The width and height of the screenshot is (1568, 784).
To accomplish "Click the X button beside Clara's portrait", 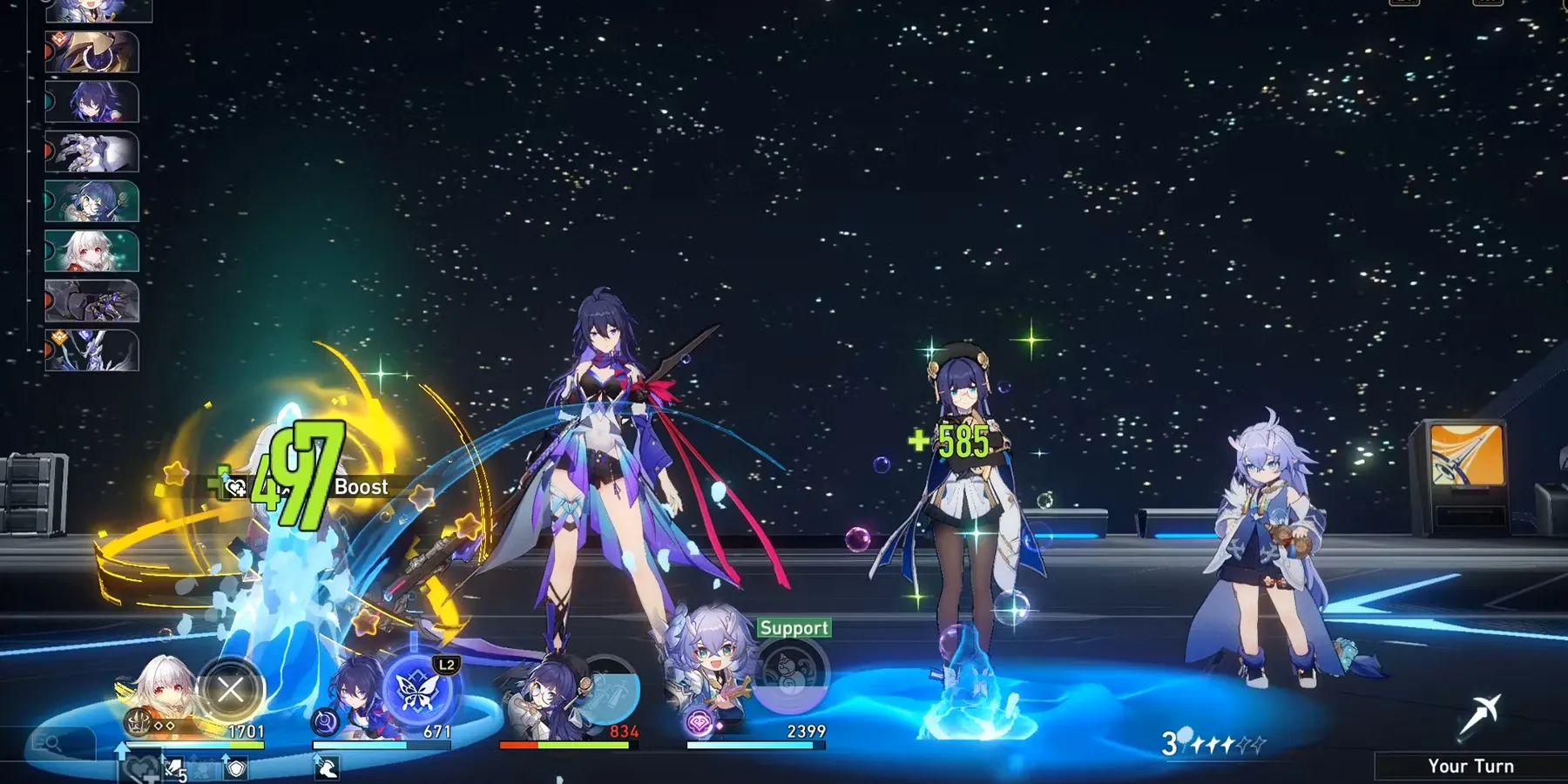I will 231,691.
